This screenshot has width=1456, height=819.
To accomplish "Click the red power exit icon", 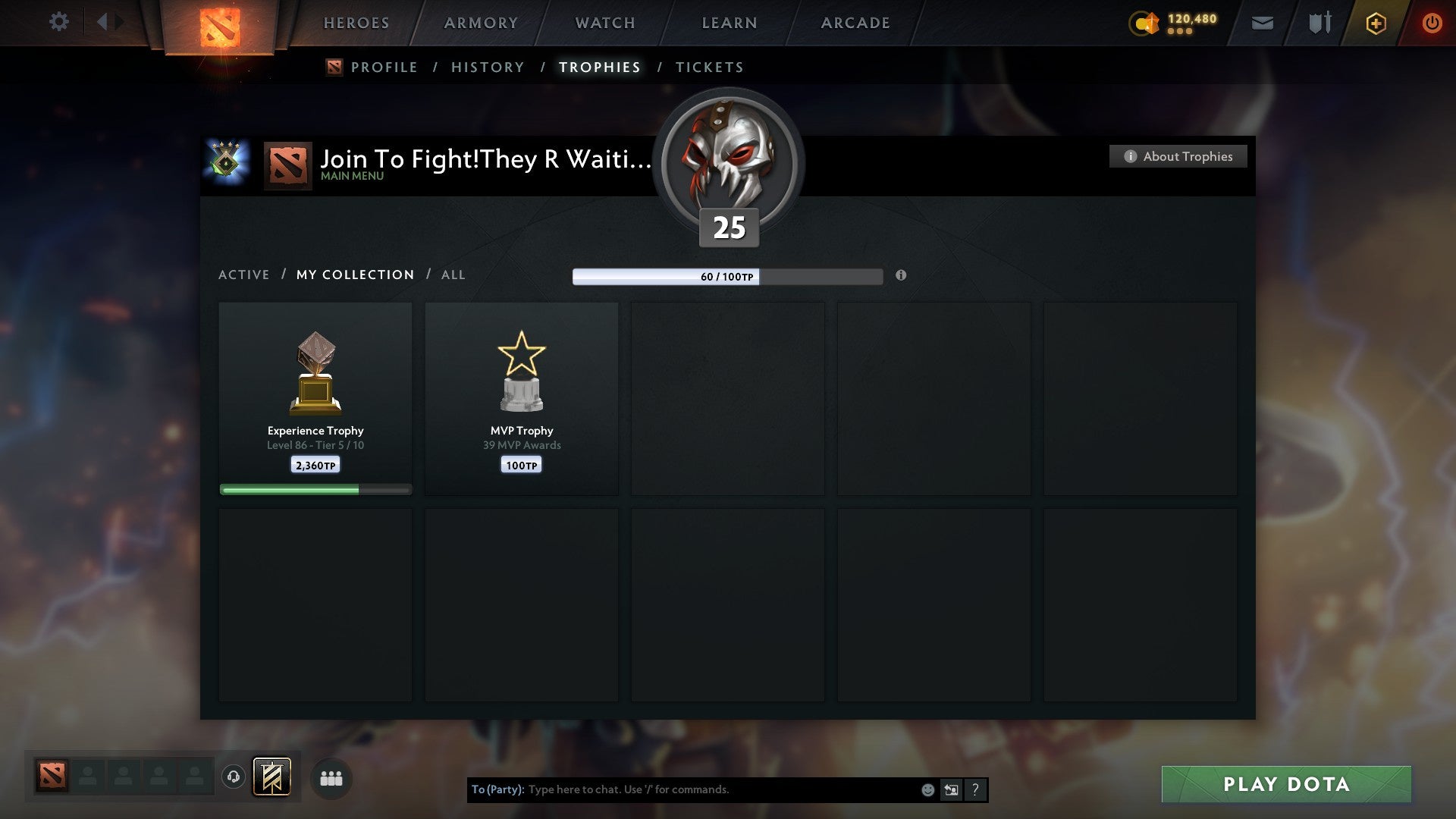I will pyautogui.click(x=1432, y=23).
